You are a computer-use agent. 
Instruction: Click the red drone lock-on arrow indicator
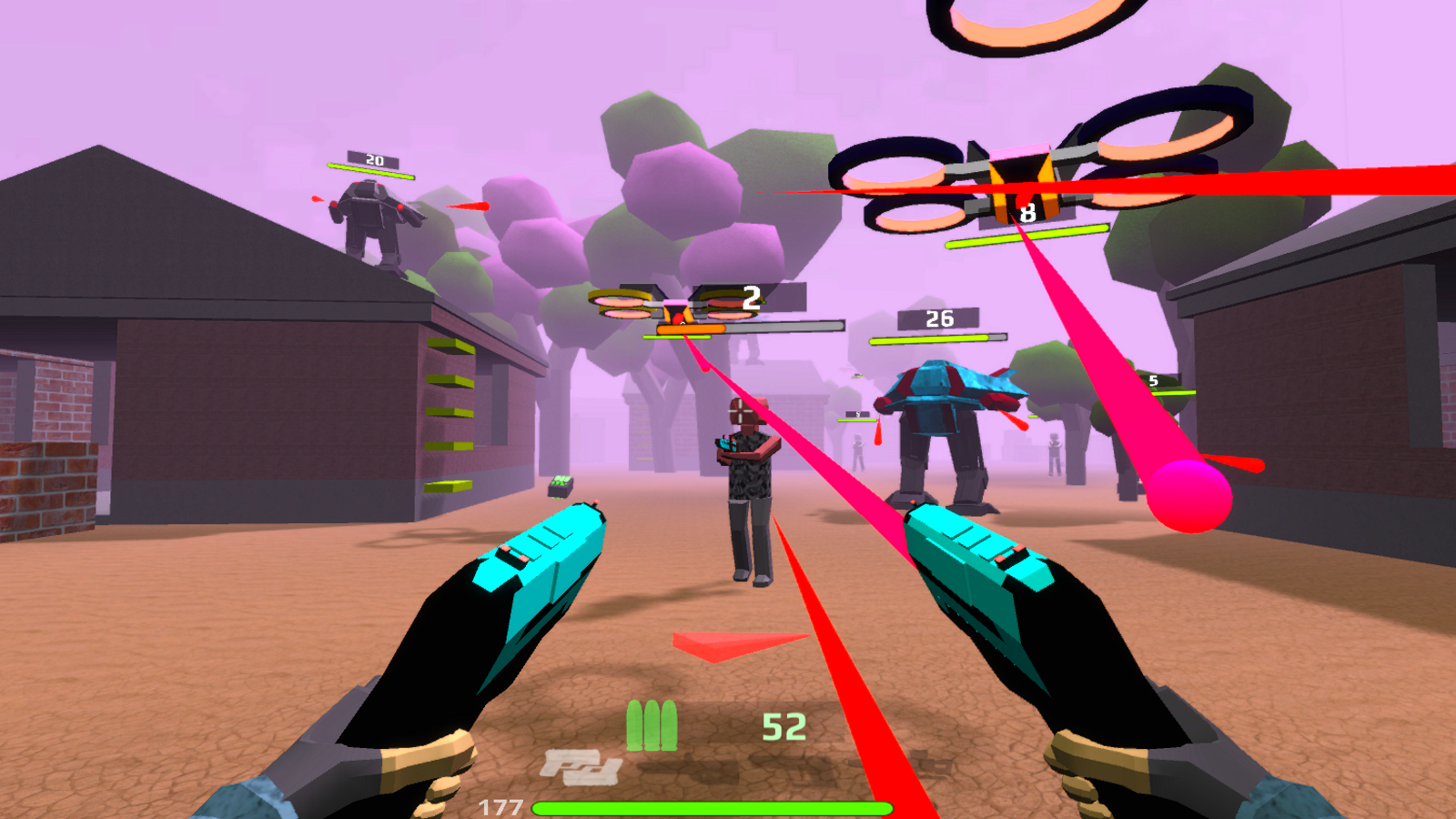point(723,646)
